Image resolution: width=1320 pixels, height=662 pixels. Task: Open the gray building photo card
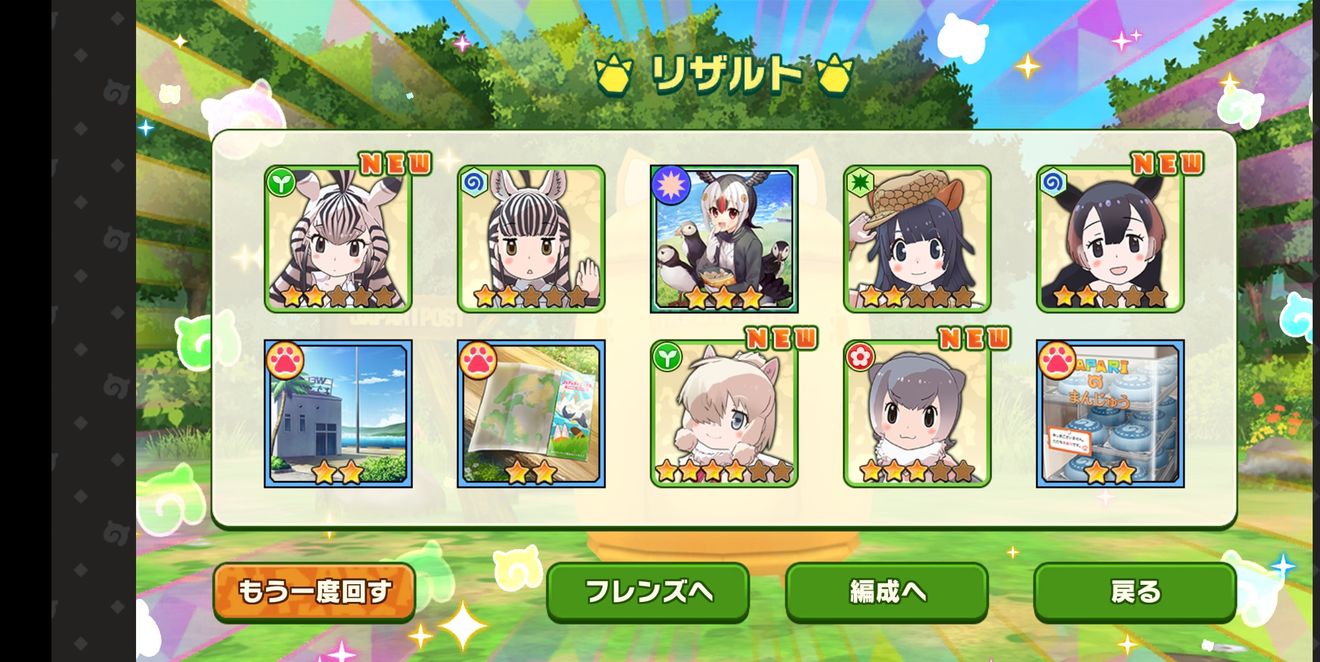338,413
